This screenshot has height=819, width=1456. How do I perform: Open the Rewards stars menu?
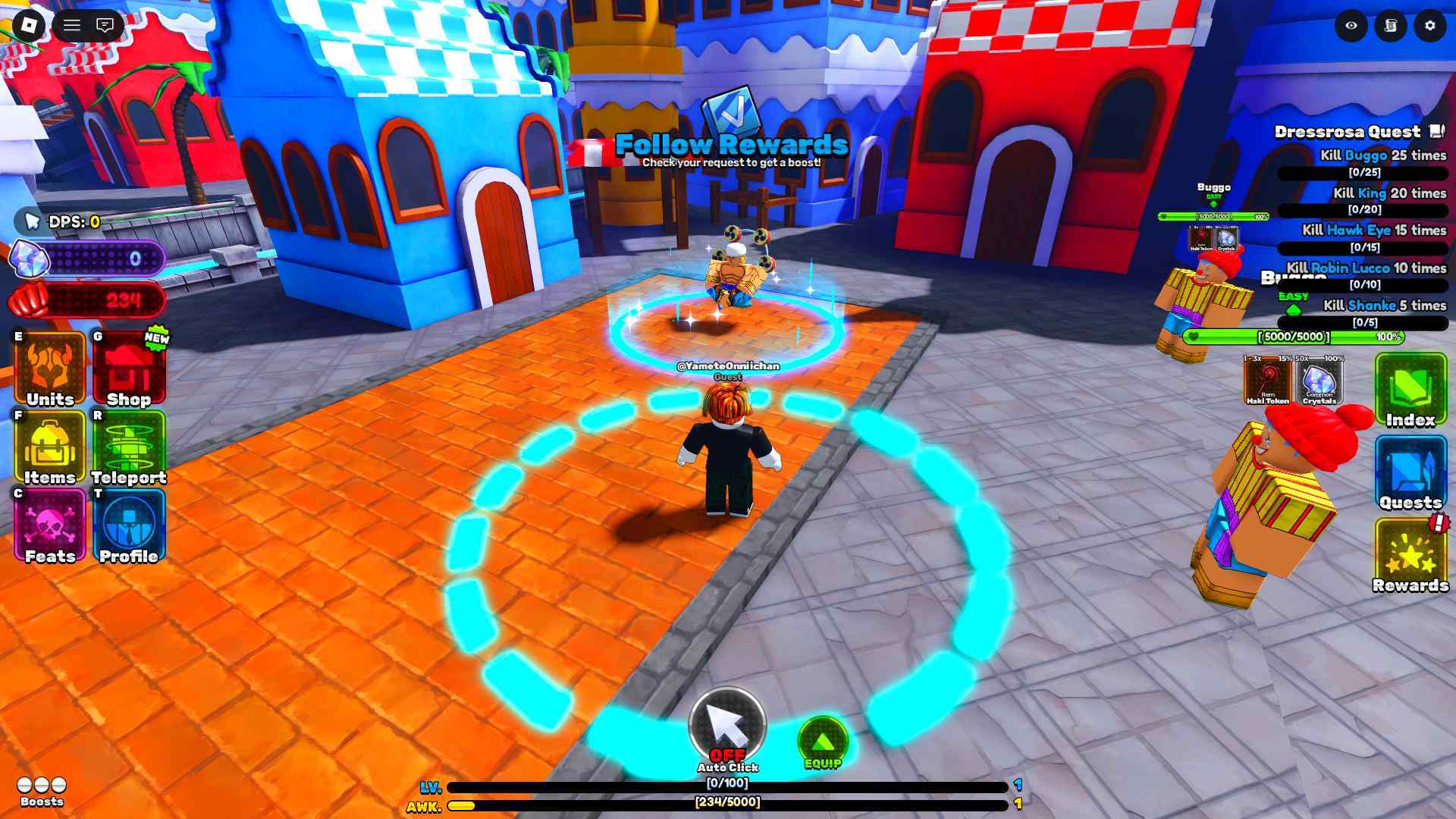tap(1410, 555)
